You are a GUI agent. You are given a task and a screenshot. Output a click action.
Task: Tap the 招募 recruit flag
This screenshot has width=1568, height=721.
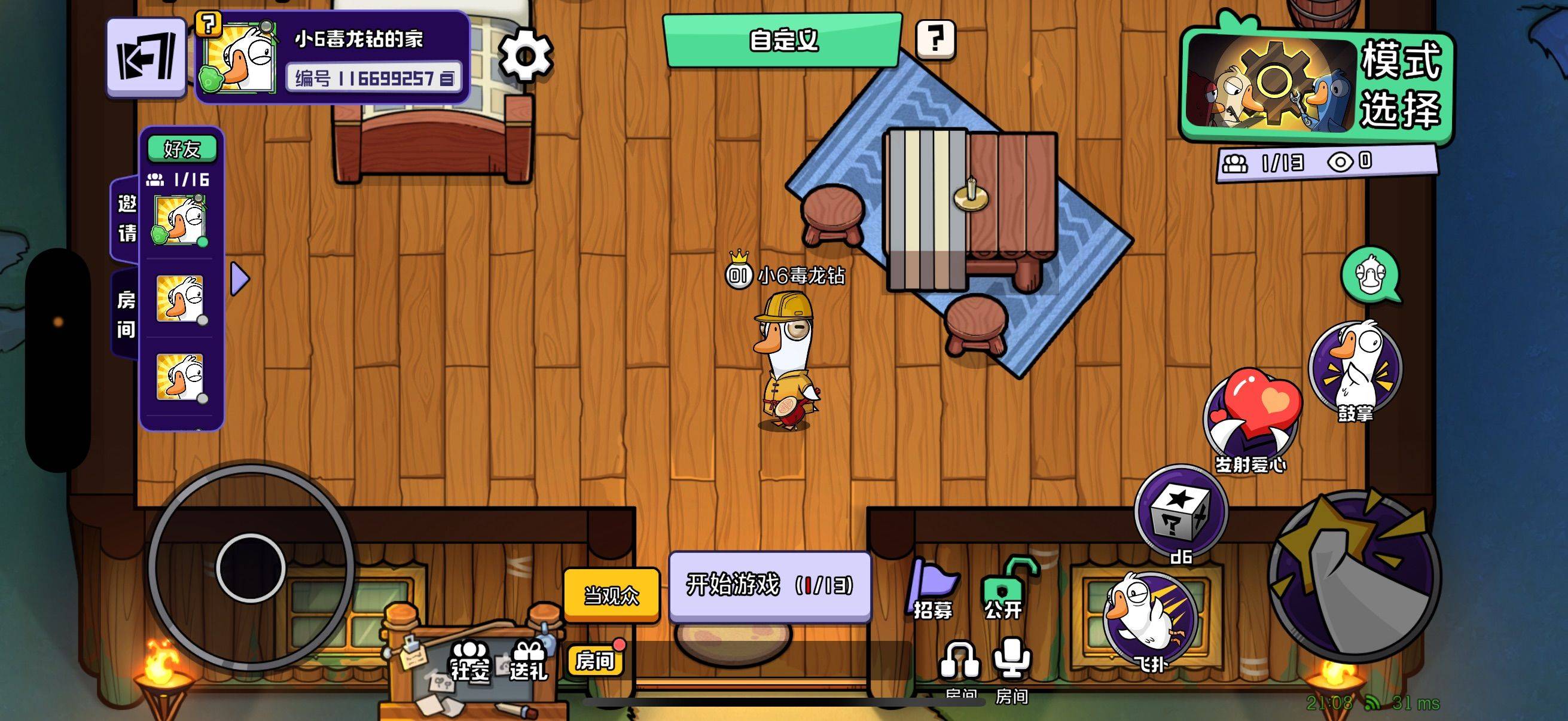932,589
